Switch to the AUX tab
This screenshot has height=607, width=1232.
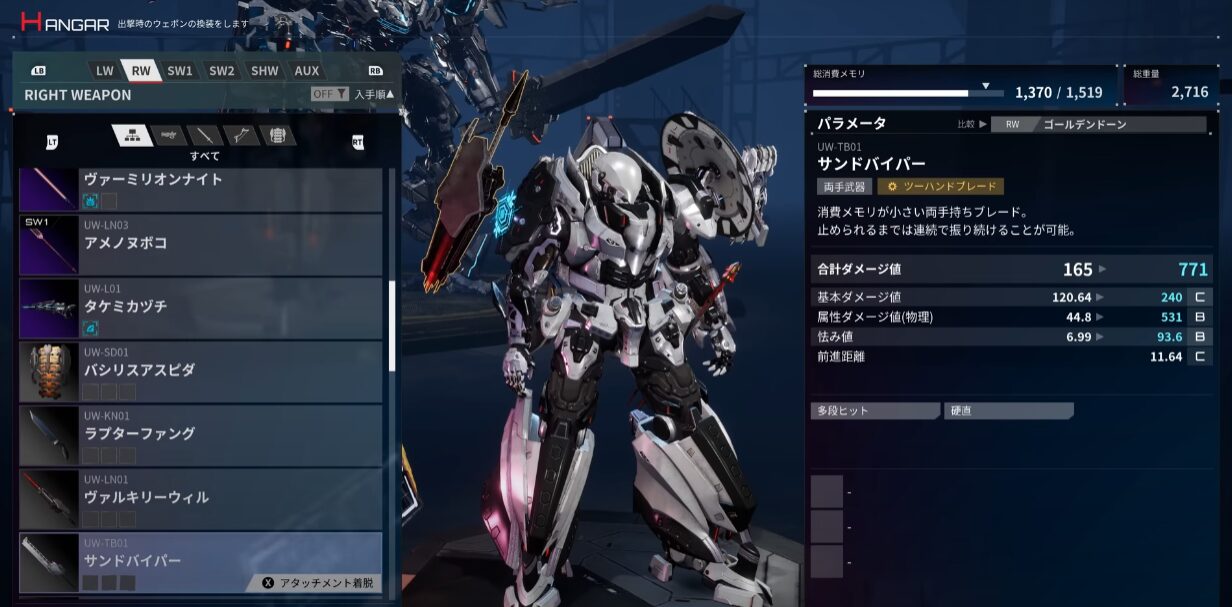pyautogui.click(x=307, y=71)
